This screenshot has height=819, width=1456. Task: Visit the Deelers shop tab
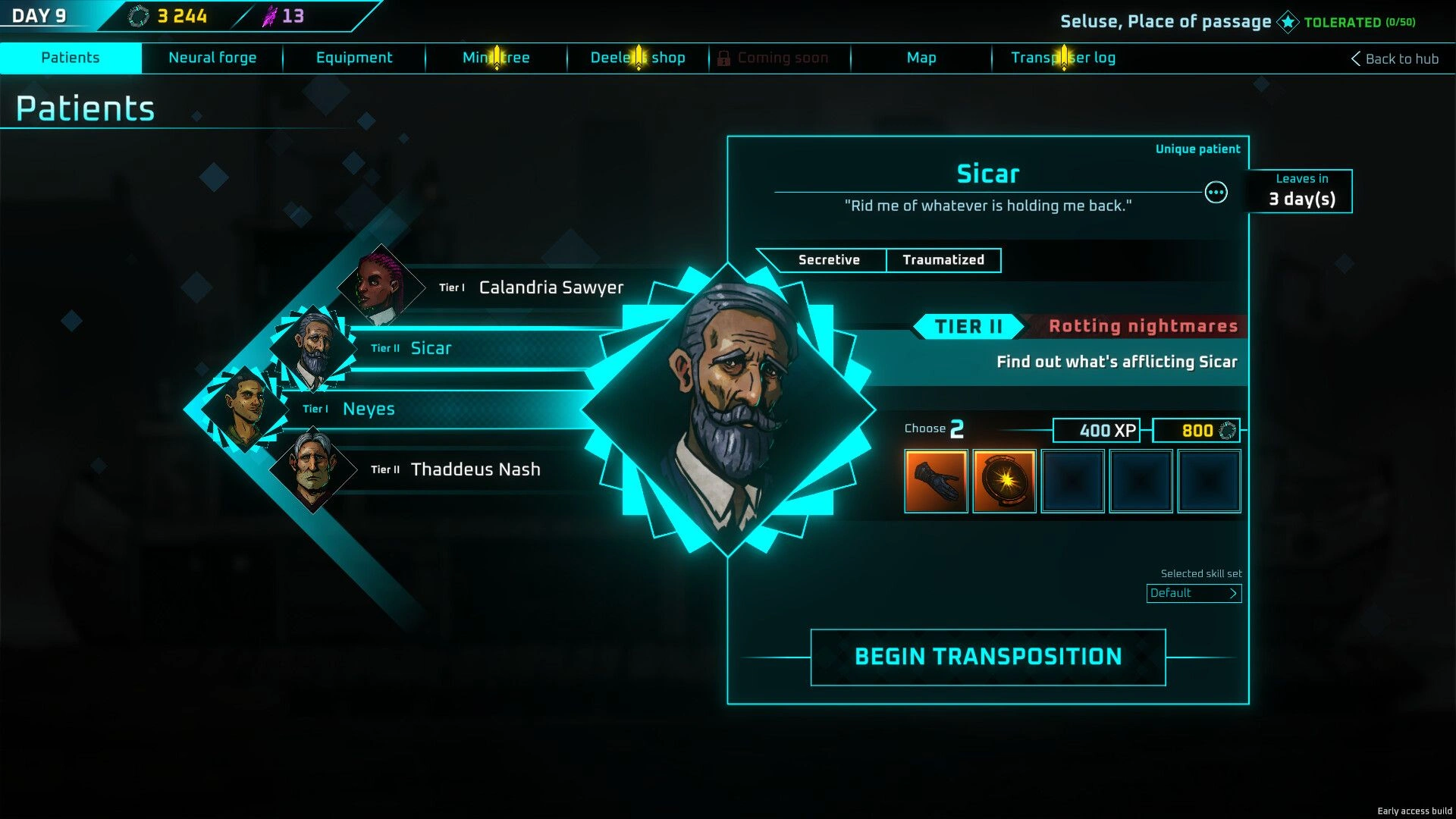coord(638,58)
